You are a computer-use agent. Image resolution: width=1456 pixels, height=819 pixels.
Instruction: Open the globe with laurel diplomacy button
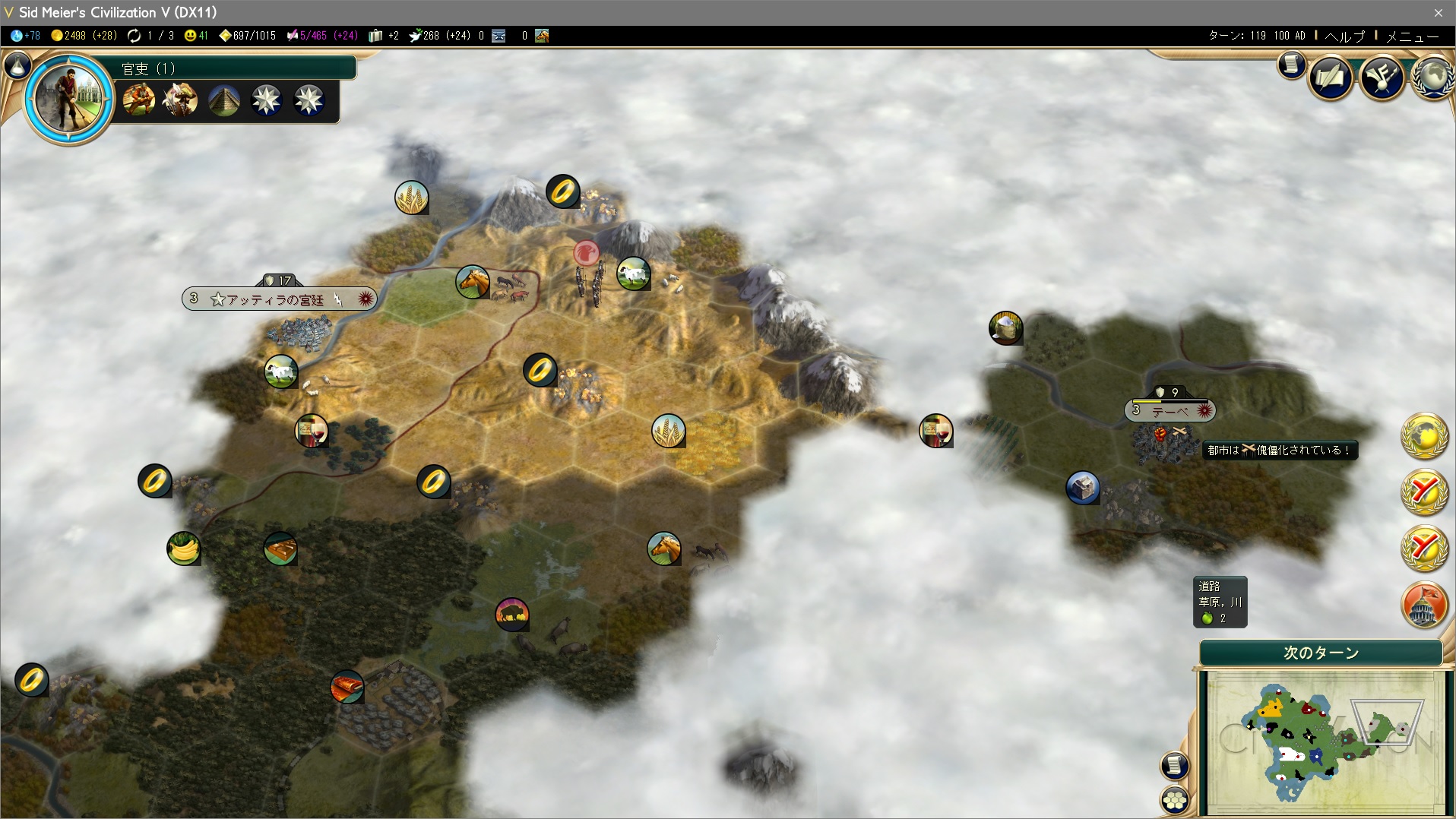click(x=1434, y=77)
